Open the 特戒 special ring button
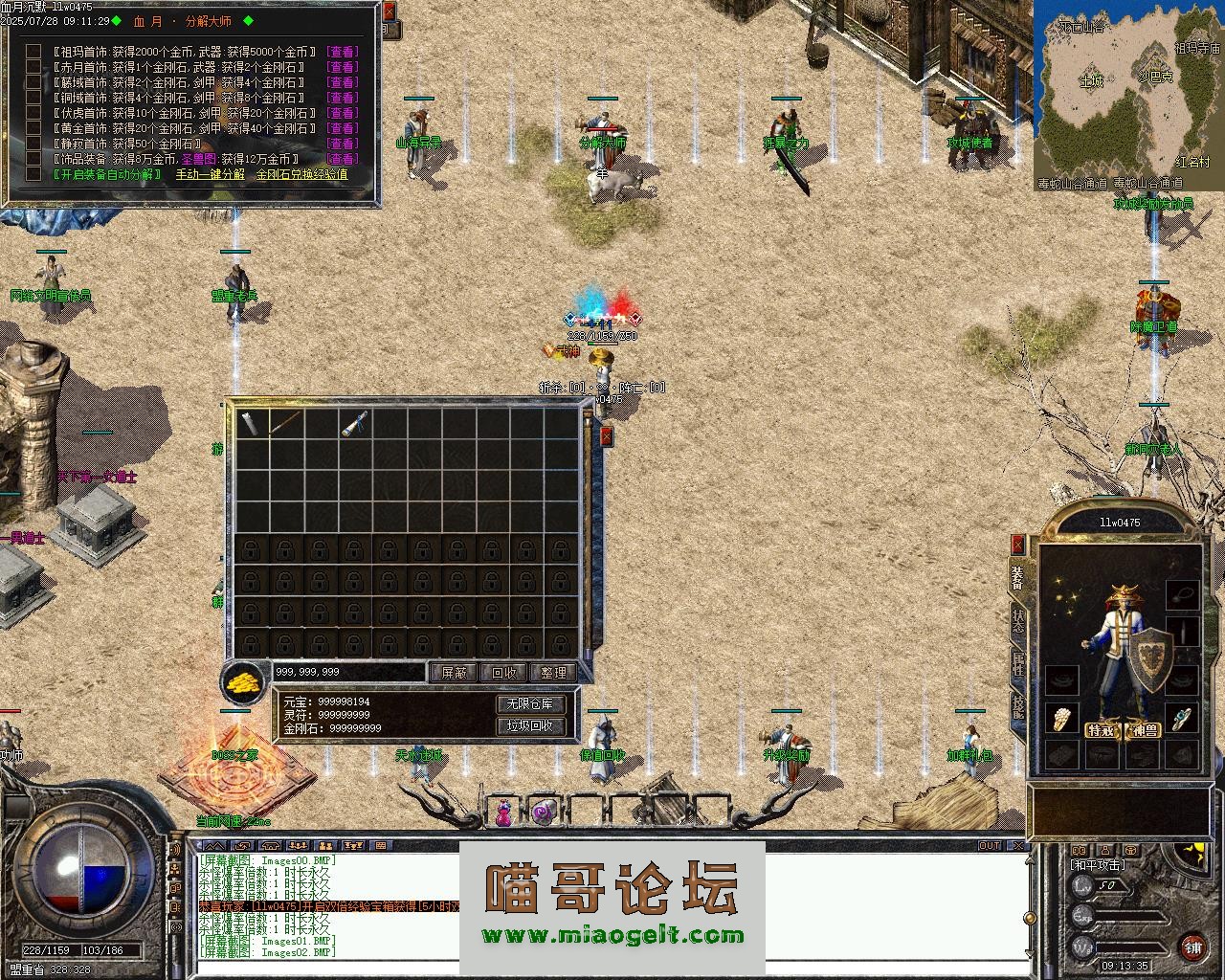 coord(1101,731)
